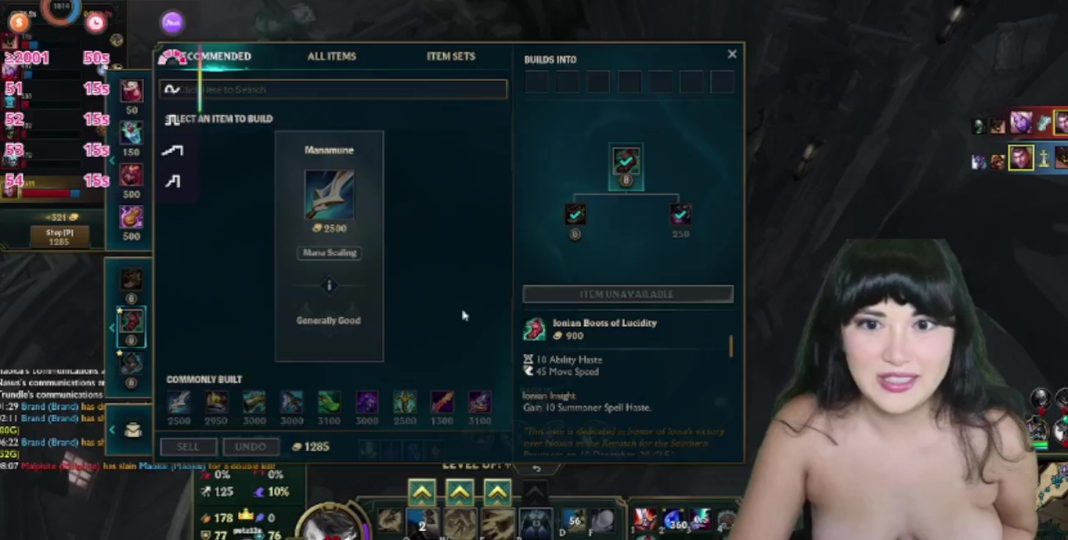Click the Item Unavailable button
1068x540 pixels.
[627, 295]
